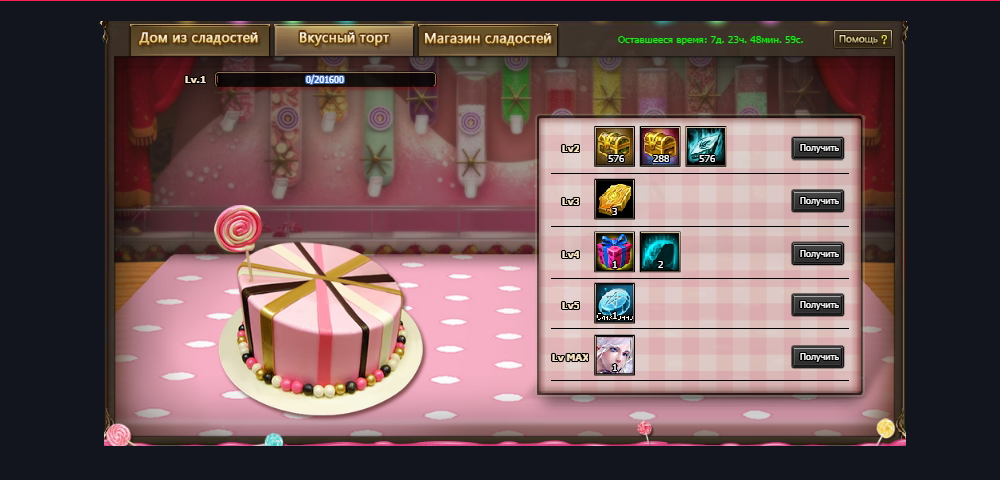The width and height of the screenshot is (1000, 480).
Task: Claim the Lv3 reward with Получить
Action: 818,201
